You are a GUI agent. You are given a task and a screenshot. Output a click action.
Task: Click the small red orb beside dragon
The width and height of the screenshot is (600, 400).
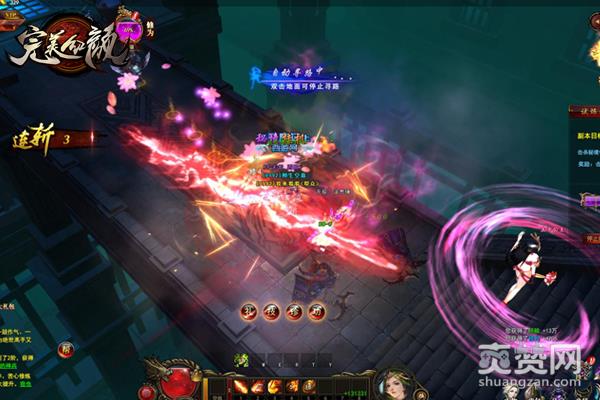[x=195, y=374]
